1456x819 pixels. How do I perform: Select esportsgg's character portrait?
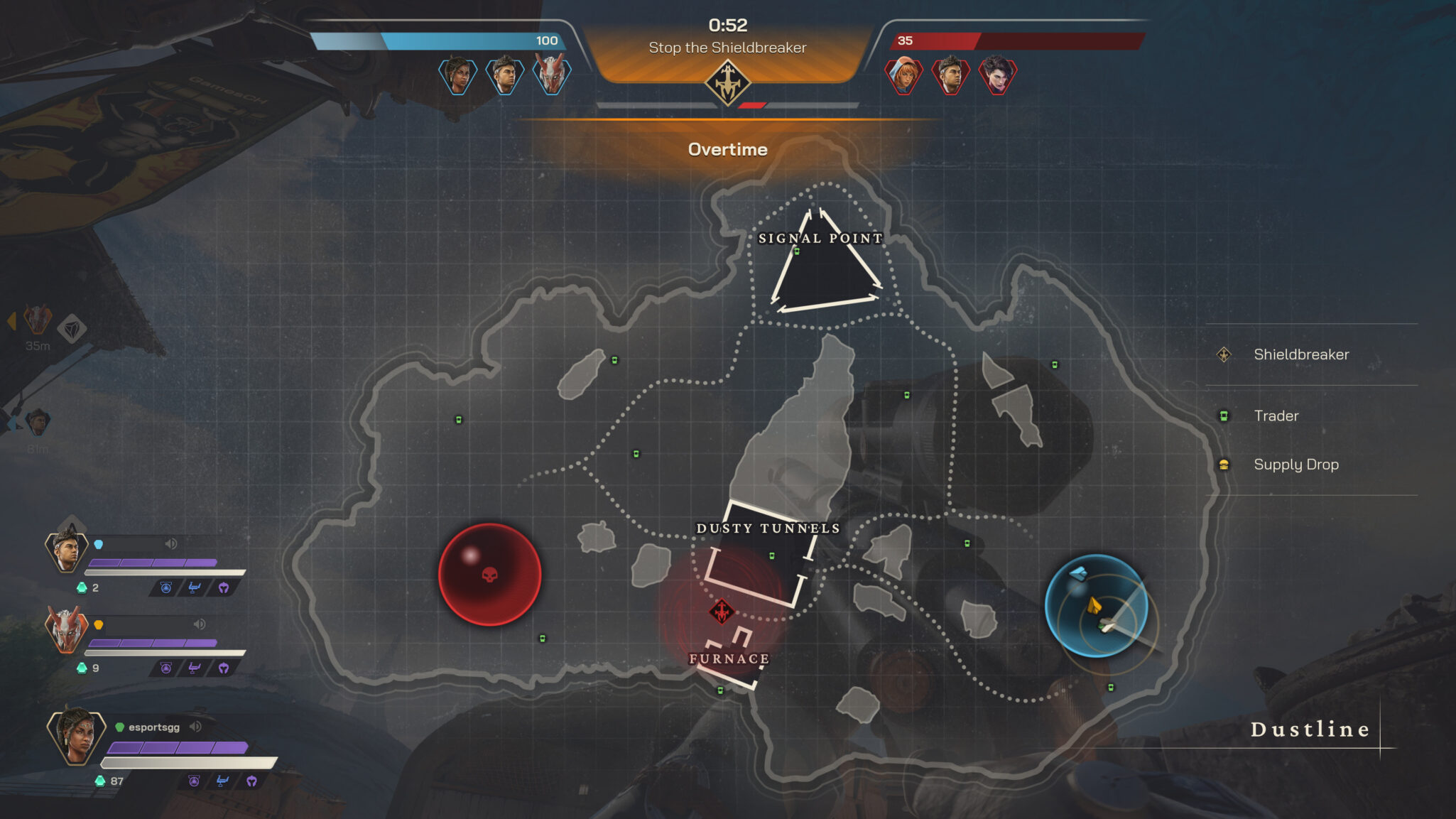pyautogui.click(x=76, y=735)
